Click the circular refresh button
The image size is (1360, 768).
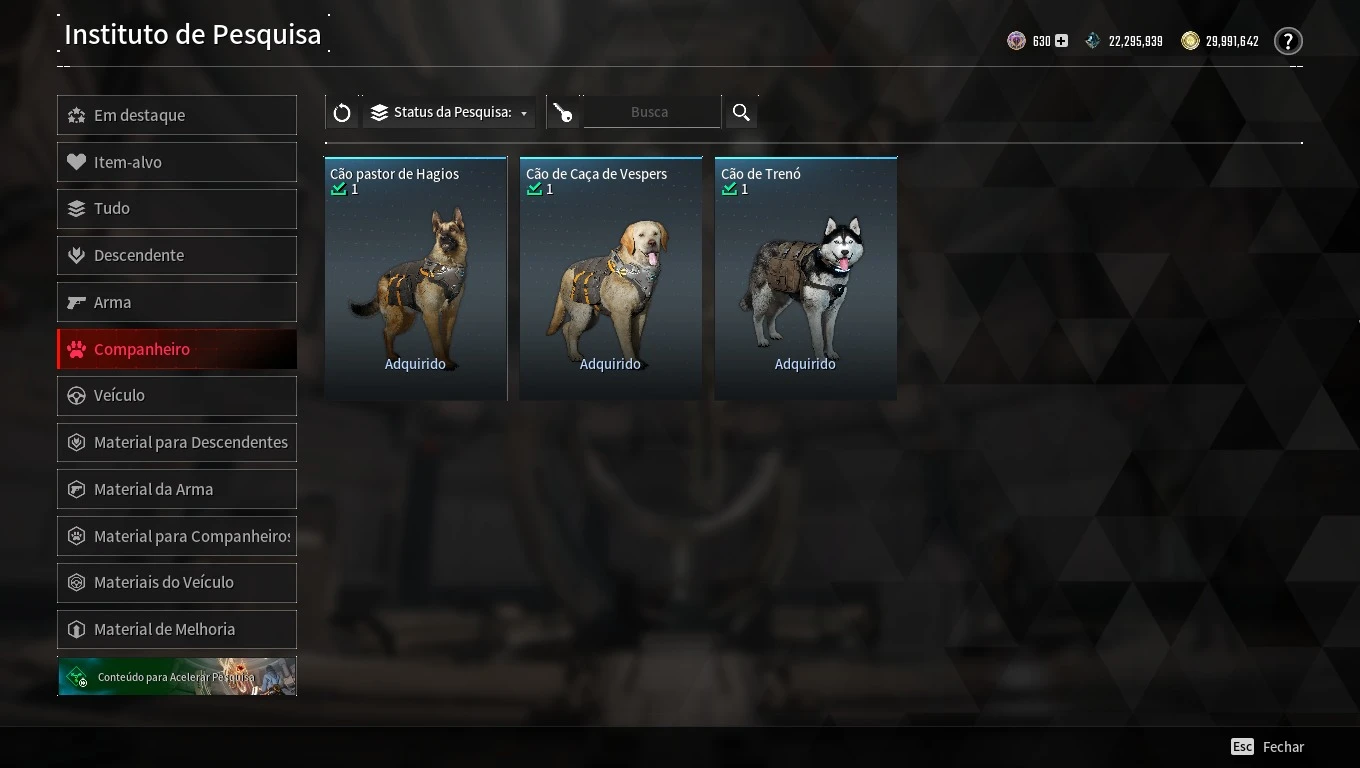pos(342,113)
